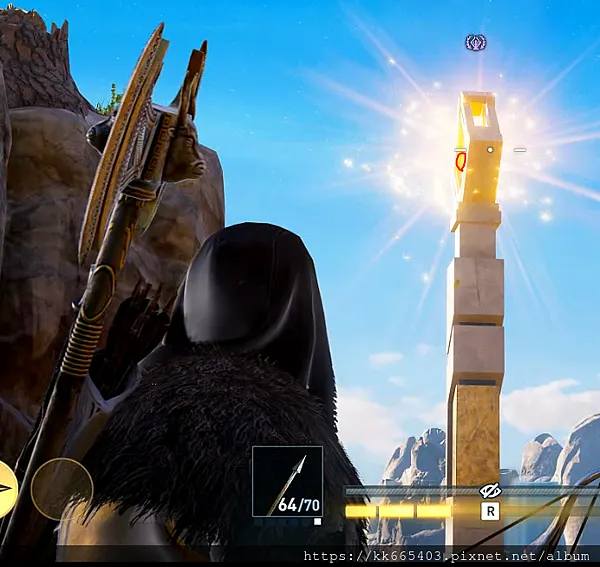Click the laurel wreath objective marker
Image resolution: width=600 pixels, height=567 pixels.
tap(476, 43)
